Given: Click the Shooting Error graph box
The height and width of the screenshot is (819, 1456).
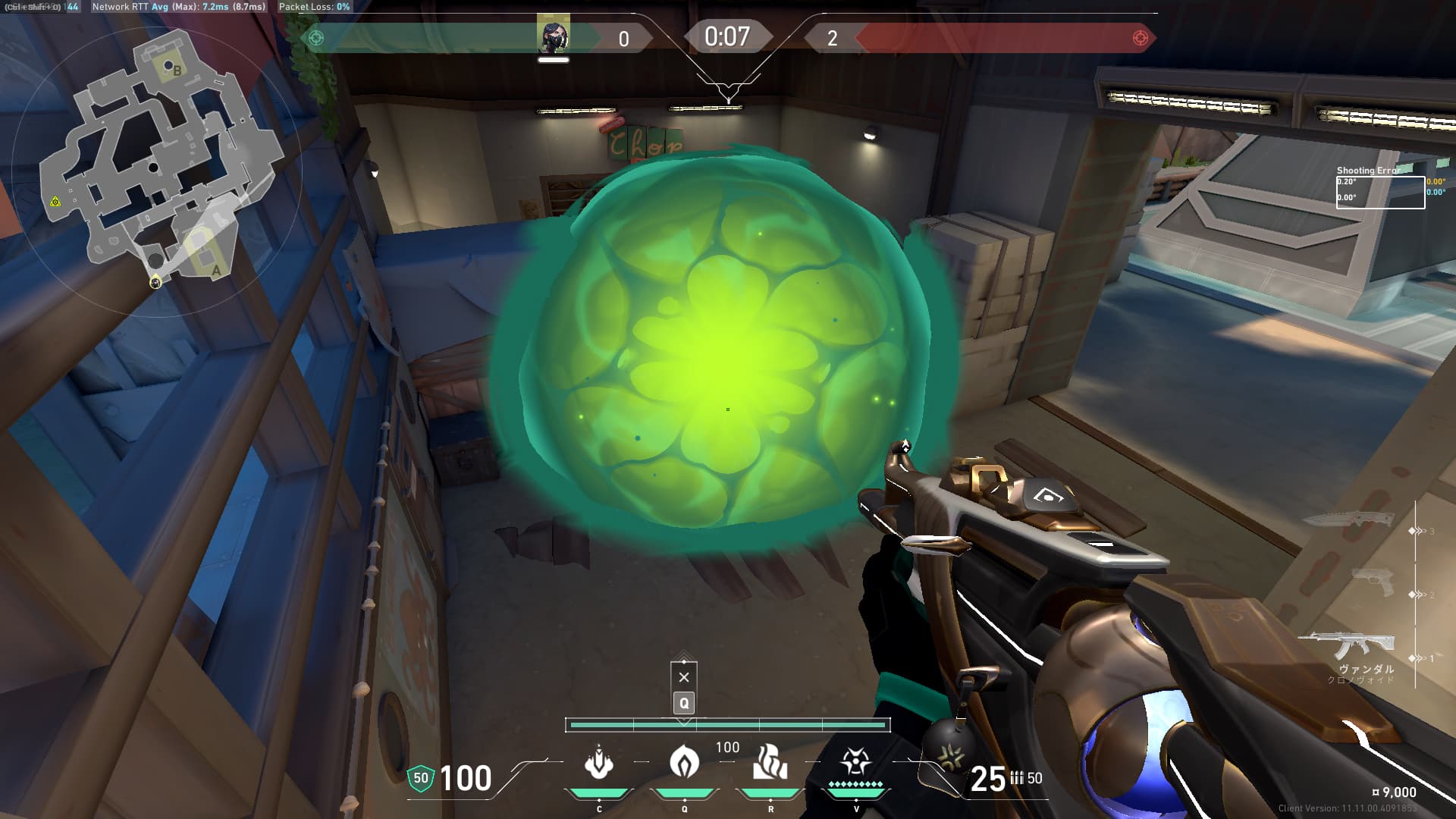Looking at the screenshot, I should point(1380,192).
